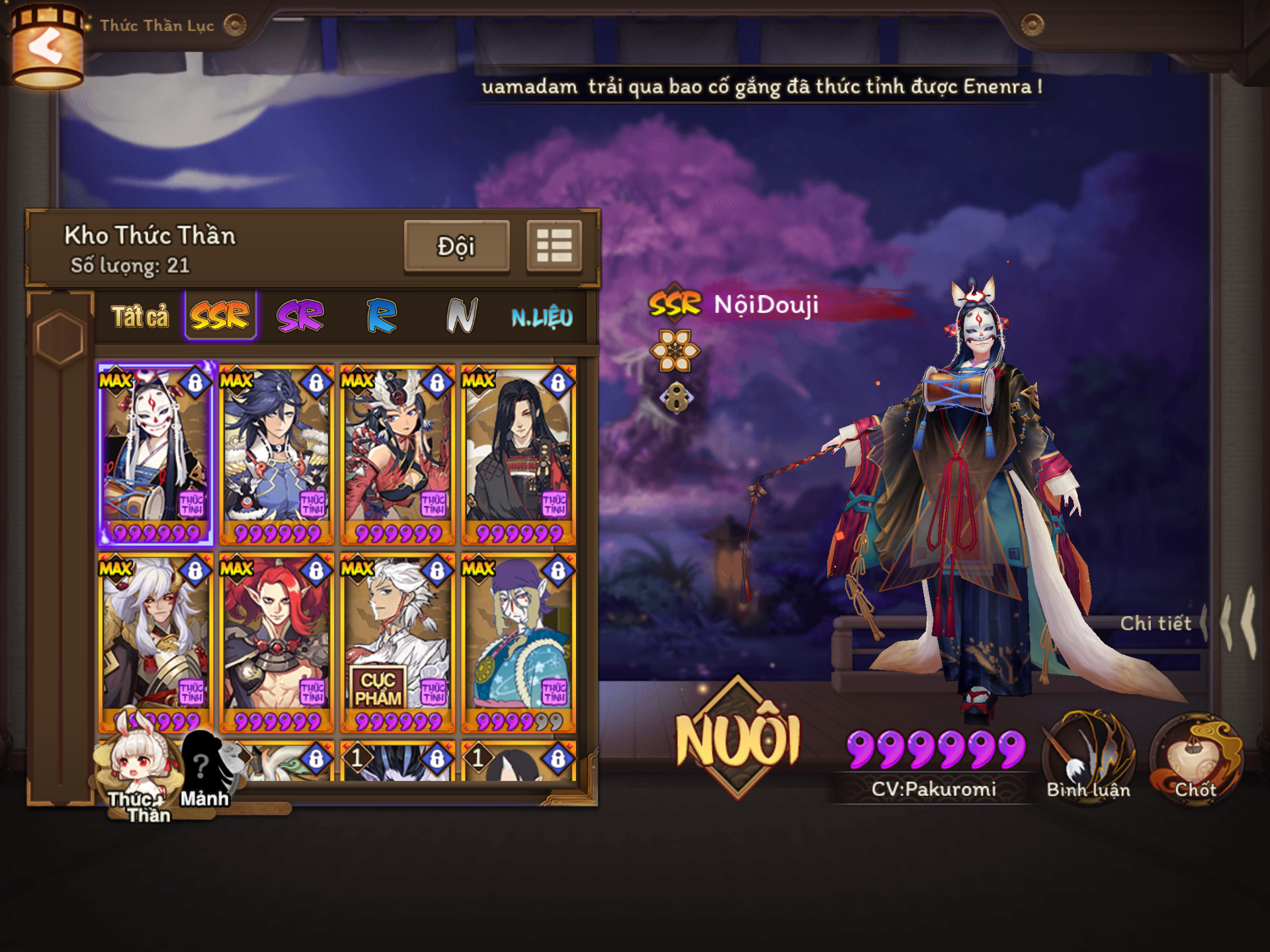The image size is (1270, 952).
Task: Switch to the Tất cả tab
Action: (x=140, y=317)
